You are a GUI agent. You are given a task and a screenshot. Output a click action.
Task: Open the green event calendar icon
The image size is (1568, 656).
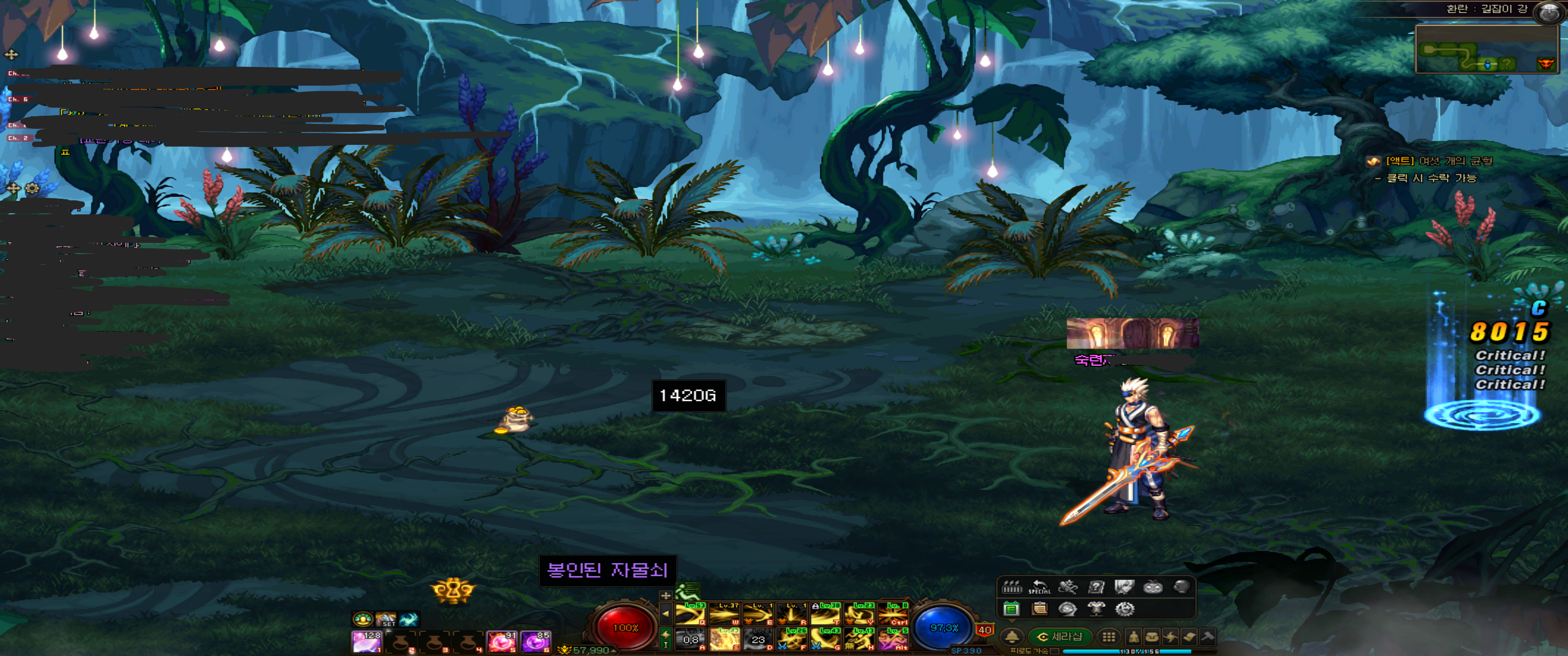click(x=1011, y=609)
